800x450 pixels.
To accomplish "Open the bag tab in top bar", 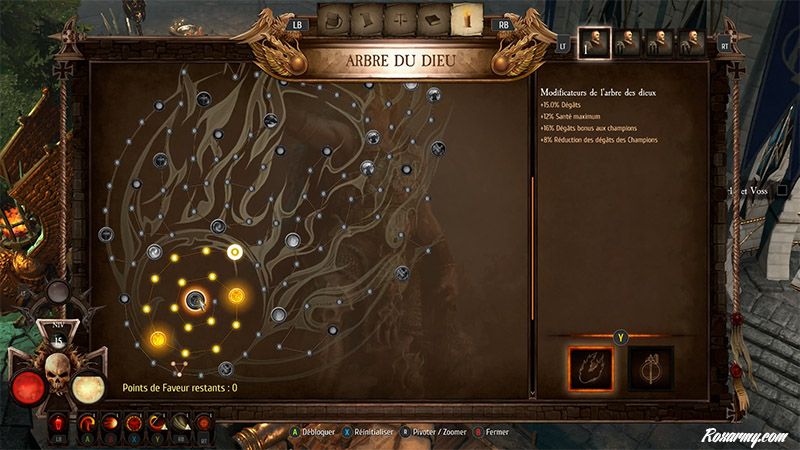I will point(335,18).
